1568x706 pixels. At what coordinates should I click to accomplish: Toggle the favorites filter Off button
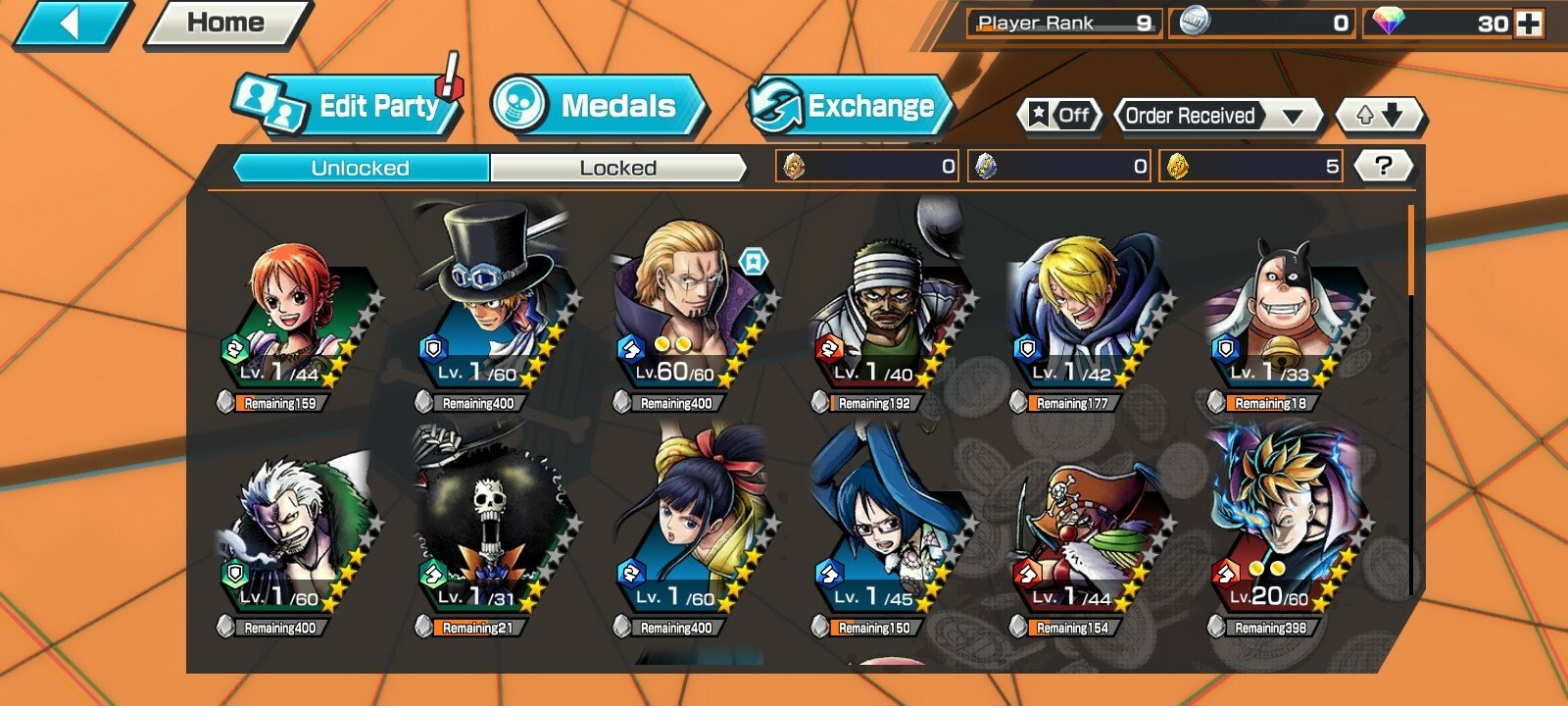click(x=1059, y=116)
